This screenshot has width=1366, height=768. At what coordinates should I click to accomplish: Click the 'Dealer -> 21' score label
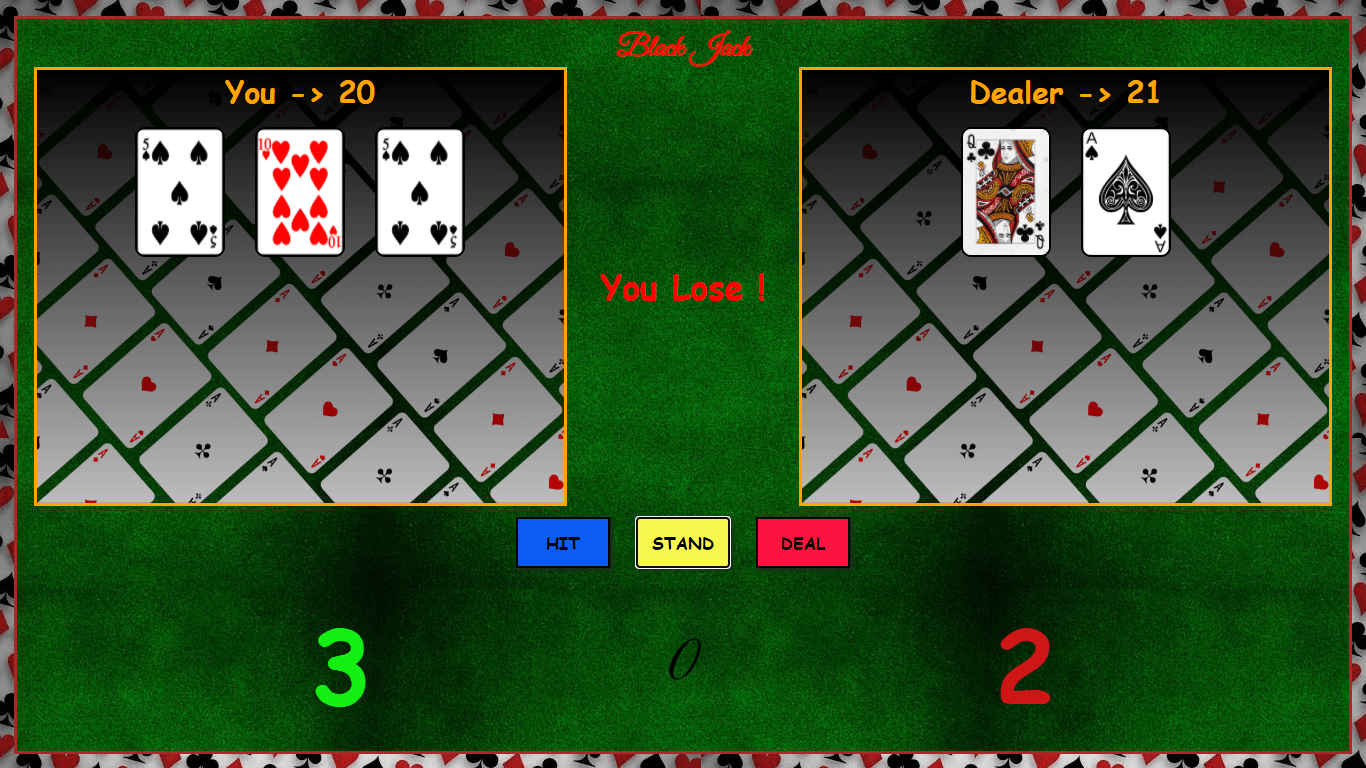coord(1064,93)
